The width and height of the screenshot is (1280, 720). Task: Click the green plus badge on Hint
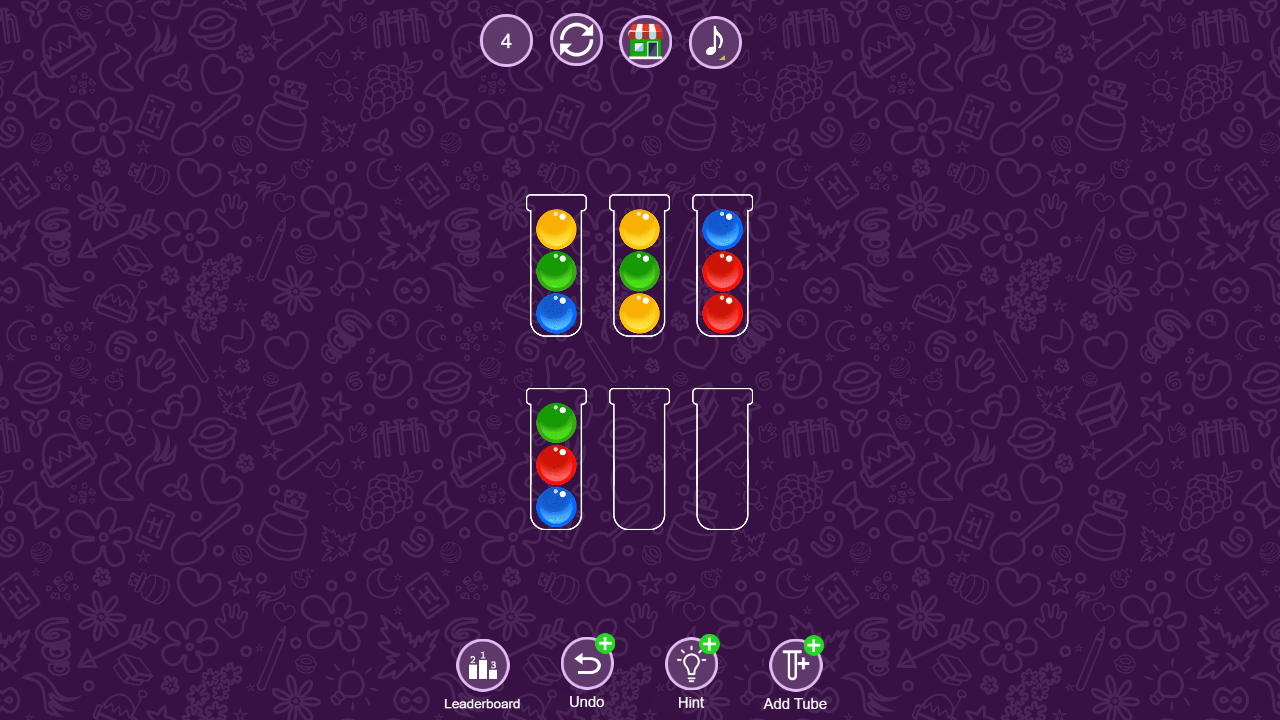(708, 645)
